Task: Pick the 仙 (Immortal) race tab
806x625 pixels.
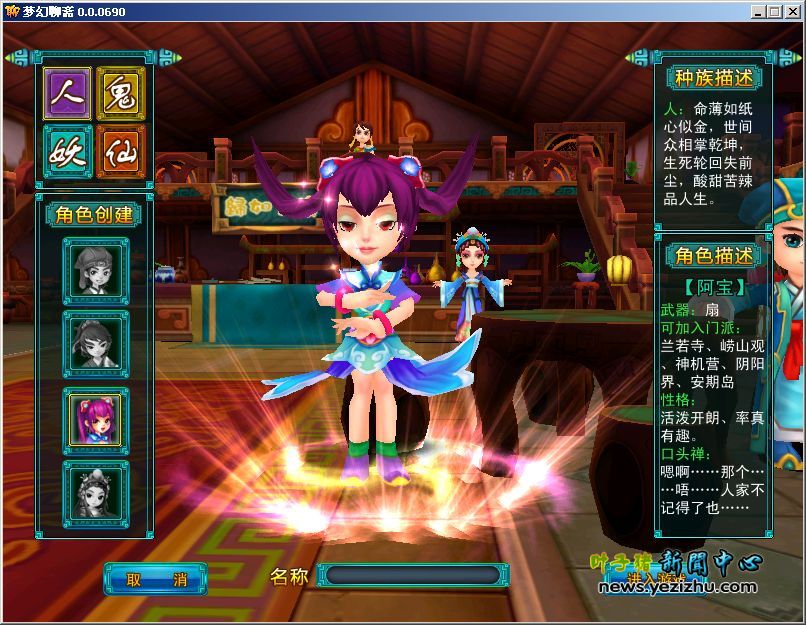Action: click(121, 151)
